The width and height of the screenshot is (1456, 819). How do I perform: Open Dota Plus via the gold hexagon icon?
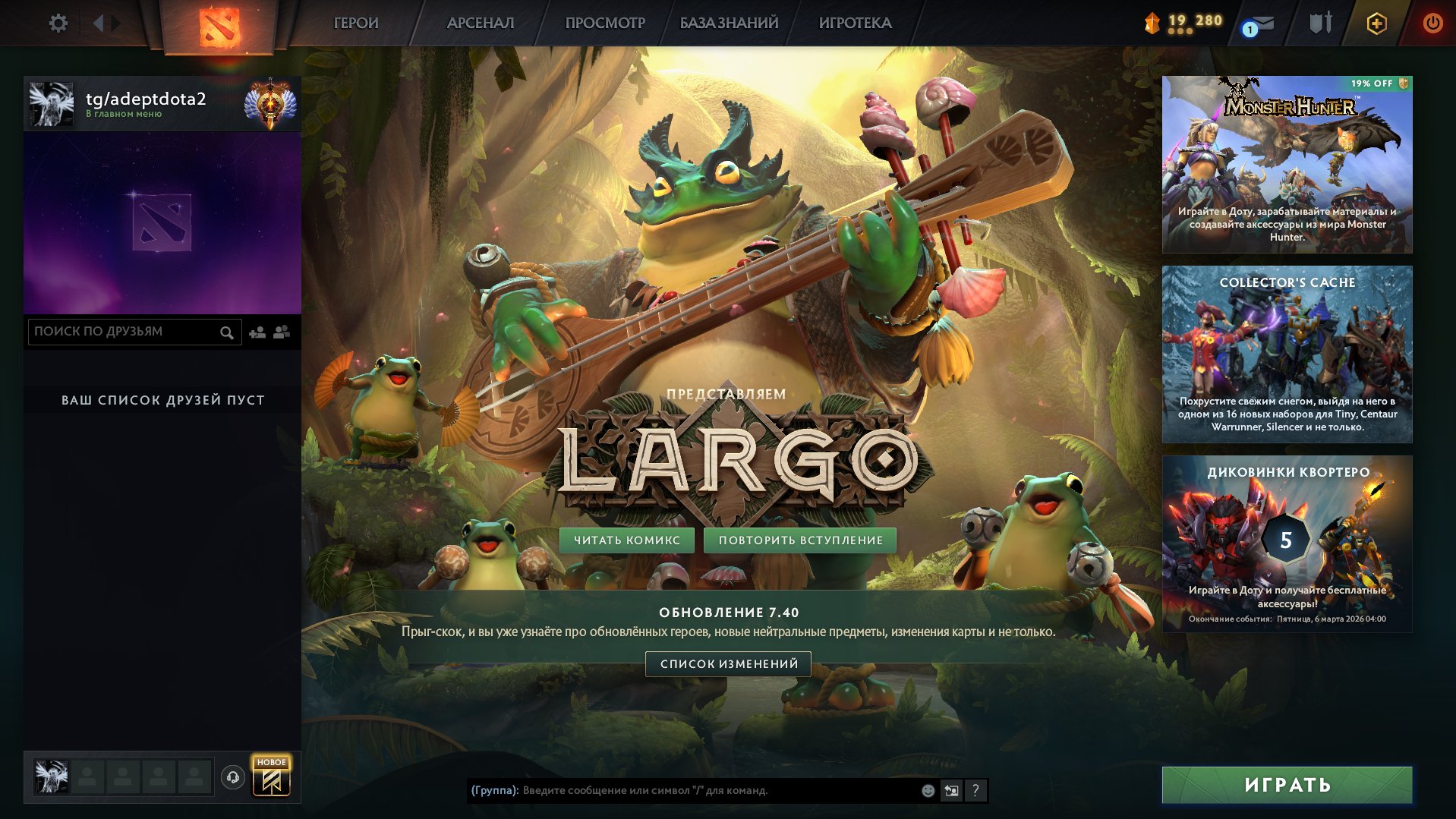pyautogui.click(x=1378, y=23)
